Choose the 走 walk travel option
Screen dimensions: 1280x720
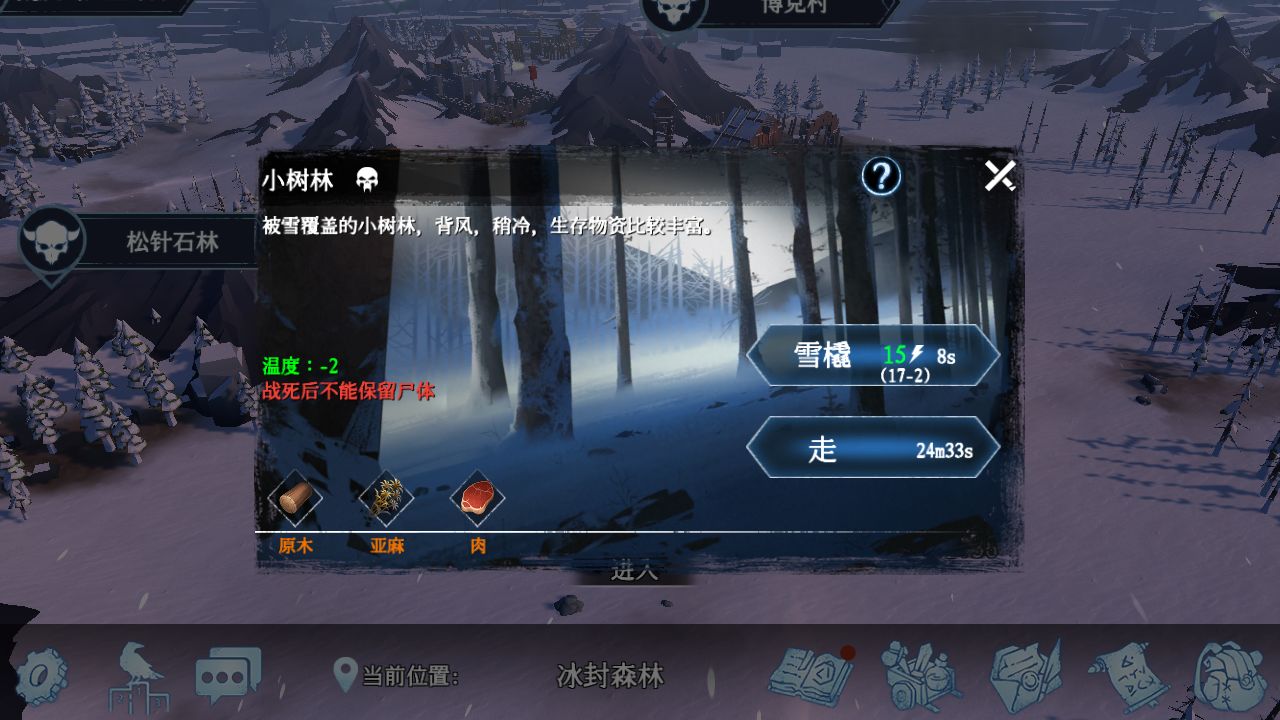point(872,447)
